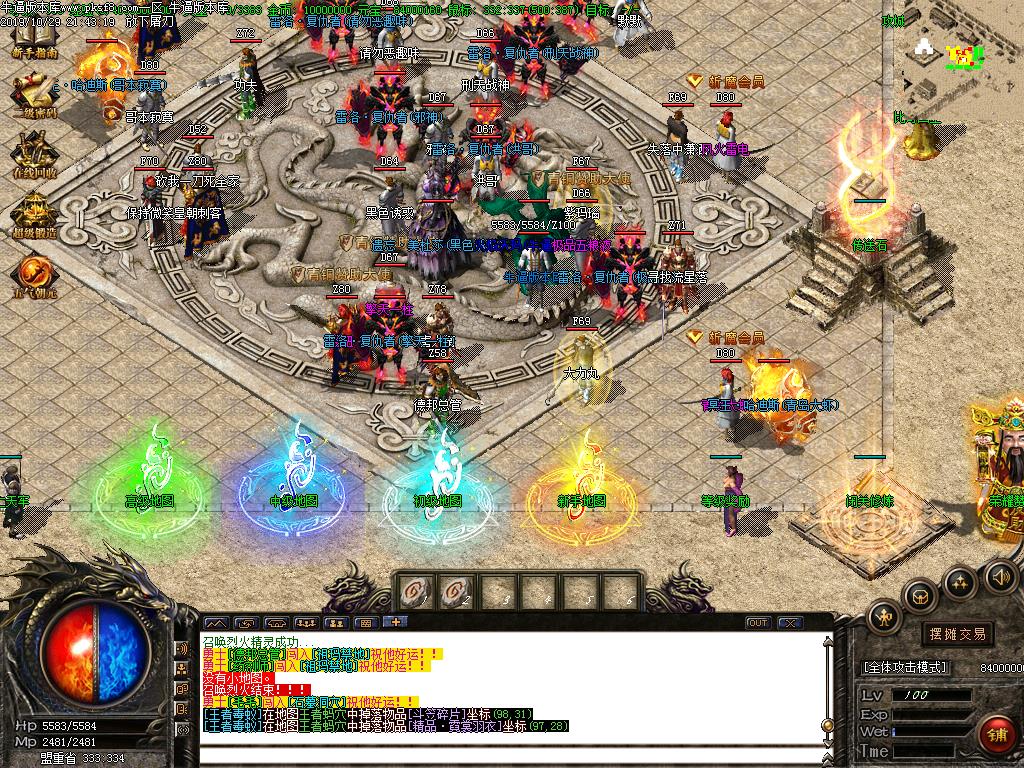Open the 摆摊交易 stall trade button
This screenshot has width=1024, height=768.
click(x=957, y=634)
